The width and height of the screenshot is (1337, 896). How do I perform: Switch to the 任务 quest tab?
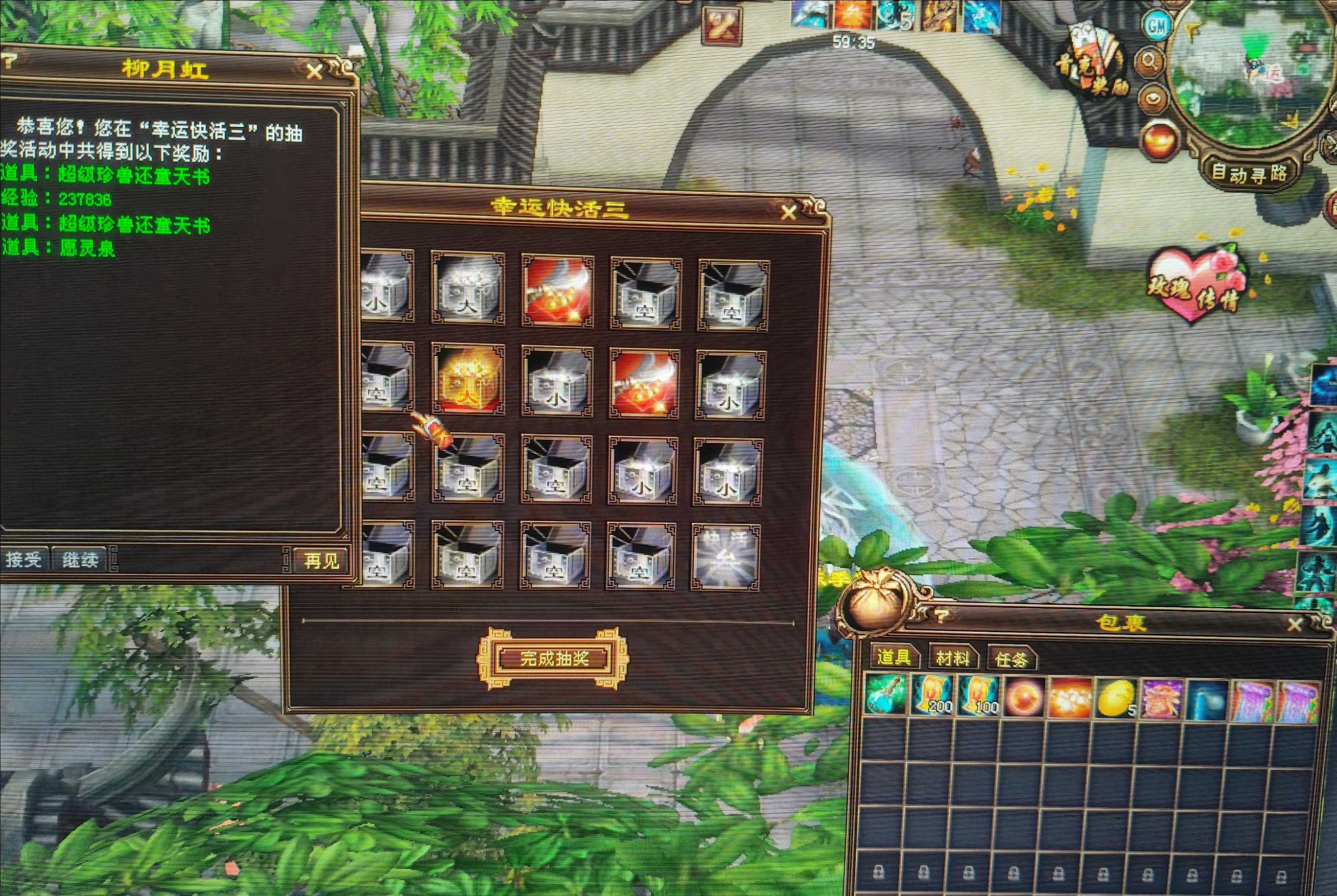[x=1010, y=660]
